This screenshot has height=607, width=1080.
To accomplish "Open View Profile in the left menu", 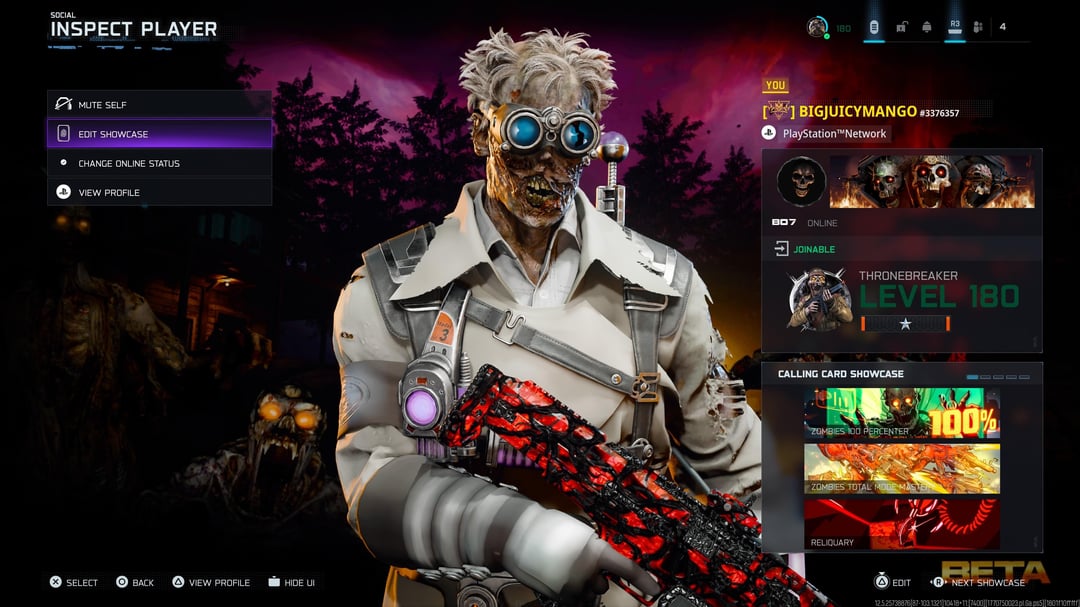I will click(158, 192).
